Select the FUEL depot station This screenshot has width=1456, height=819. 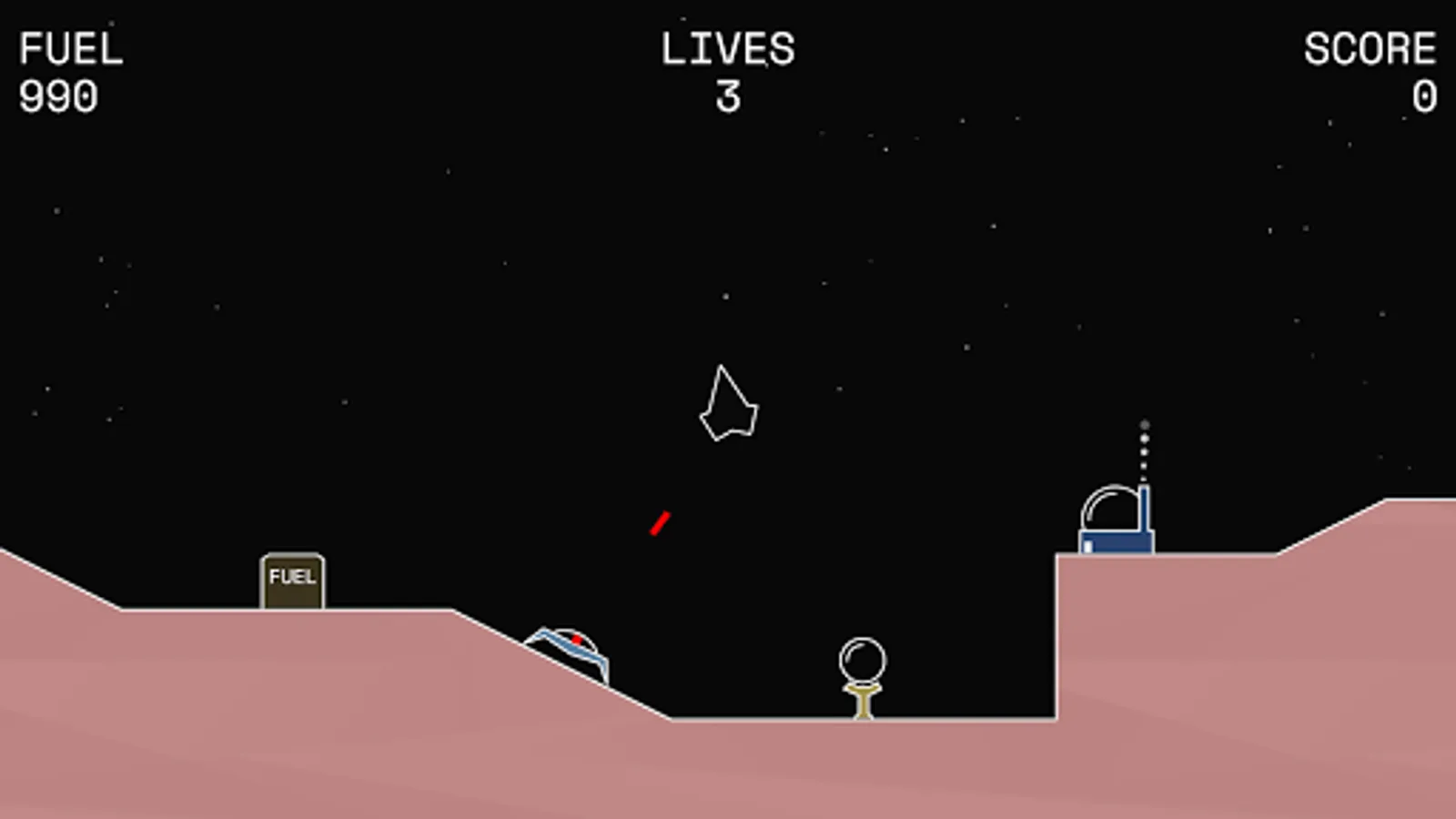pyautogui.click(x=293, y=578)
